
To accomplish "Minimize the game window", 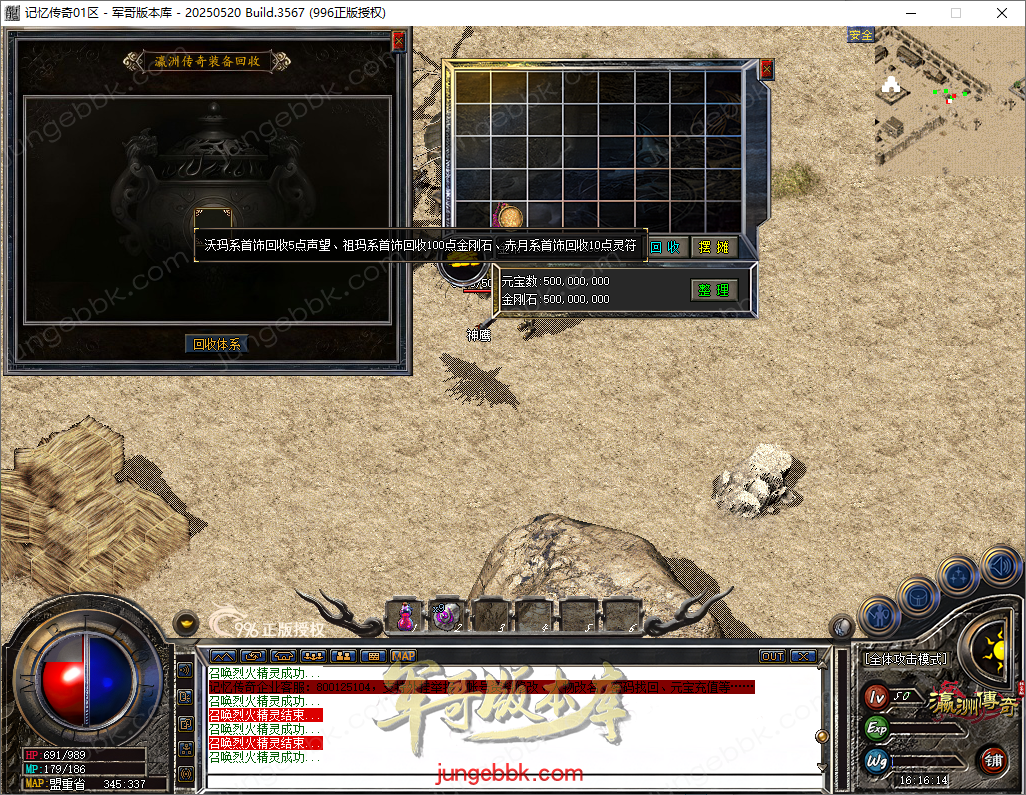I will [909, 13].
